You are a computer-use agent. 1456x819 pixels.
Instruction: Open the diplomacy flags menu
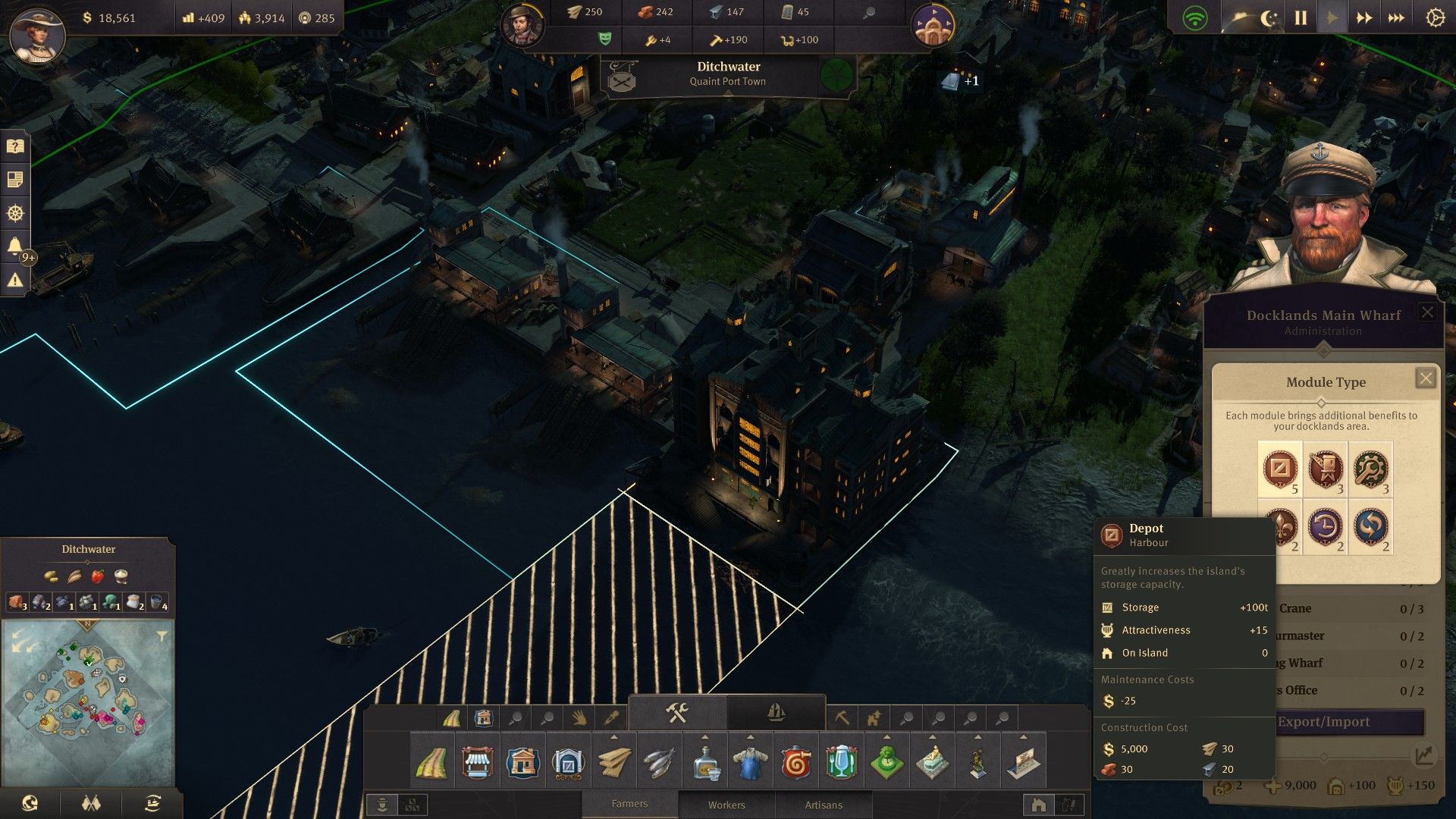pyautogui.click(x=91, y=803)
